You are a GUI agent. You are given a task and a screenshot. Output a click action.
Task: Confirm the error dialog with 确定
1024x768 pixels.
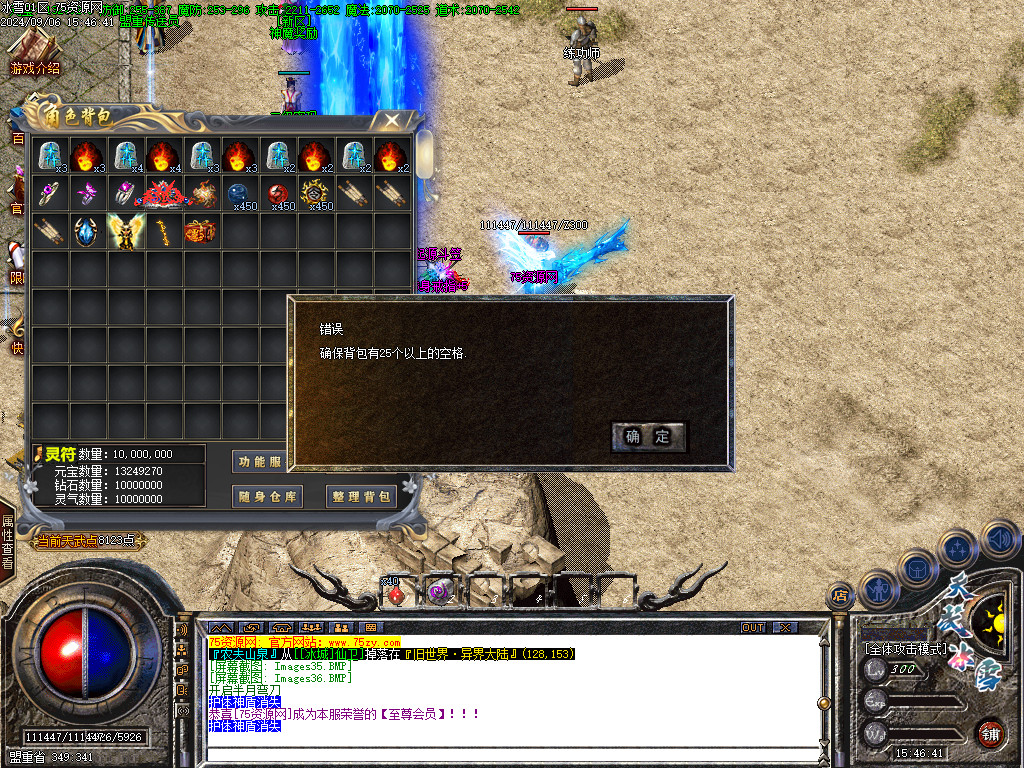point(648,437)
